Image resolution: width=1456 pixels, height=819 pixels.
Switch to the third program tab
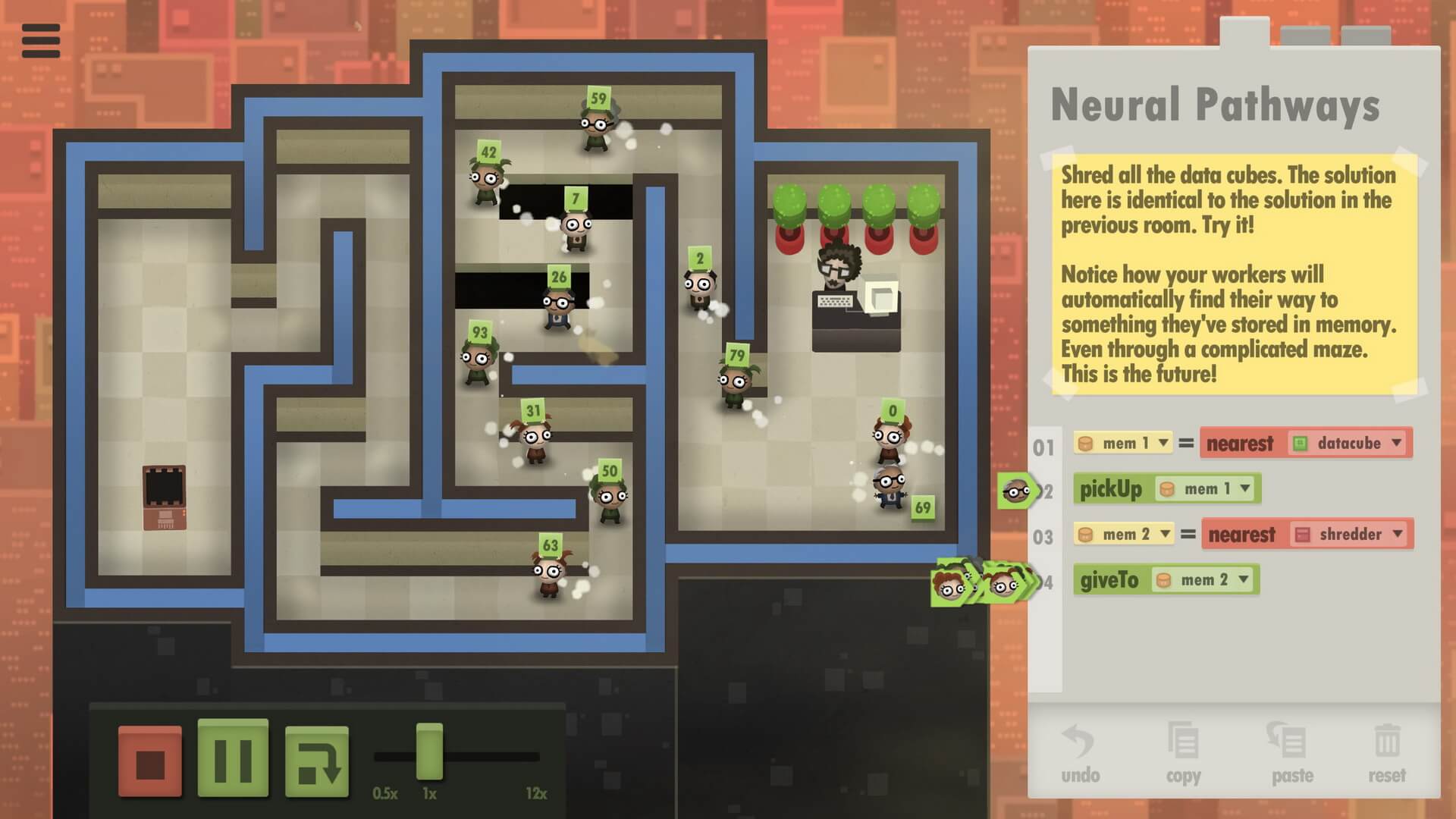tap(1365, 36)
